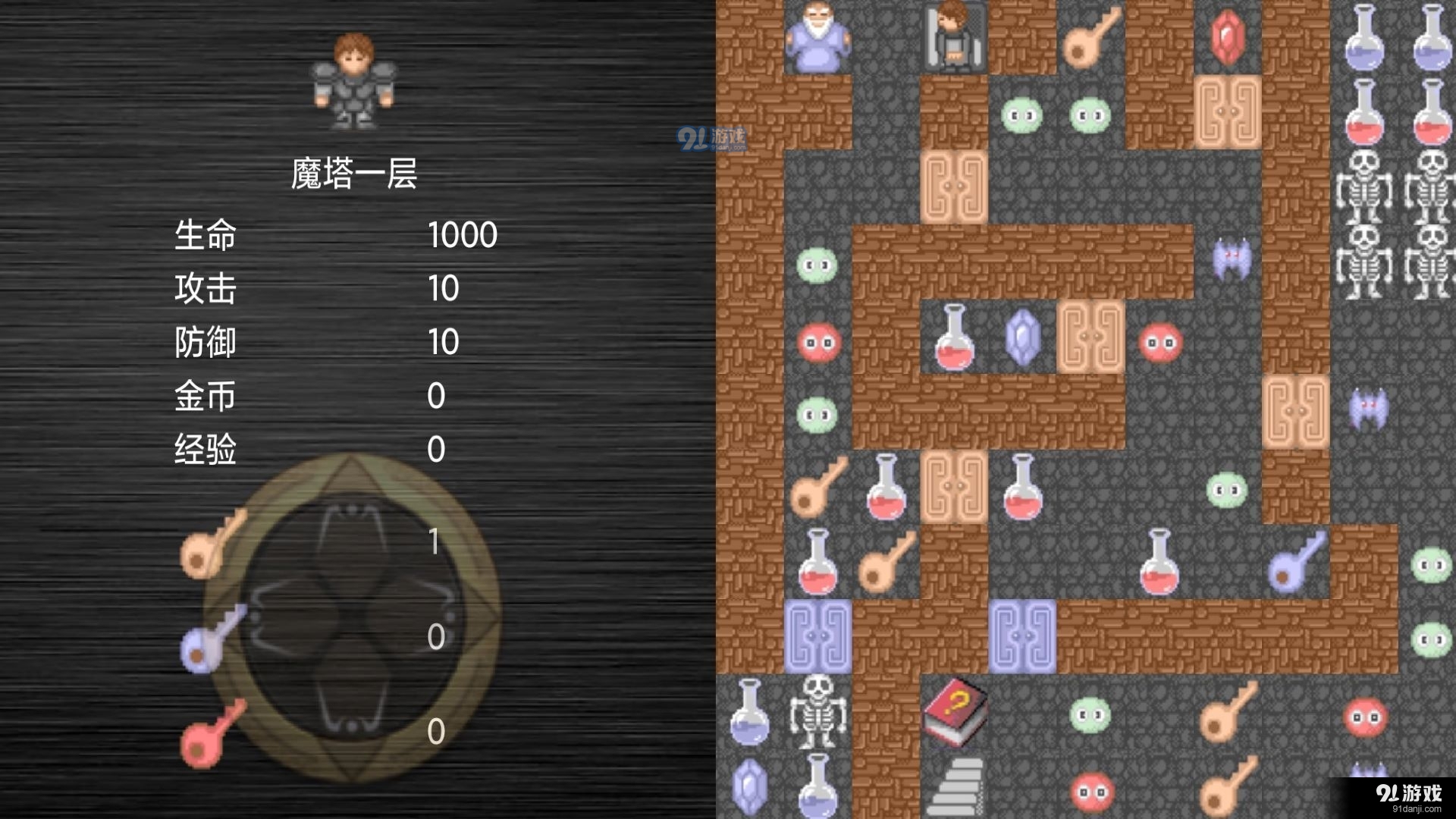
Task: Click a red slime enemy
Action: (817, 341)
